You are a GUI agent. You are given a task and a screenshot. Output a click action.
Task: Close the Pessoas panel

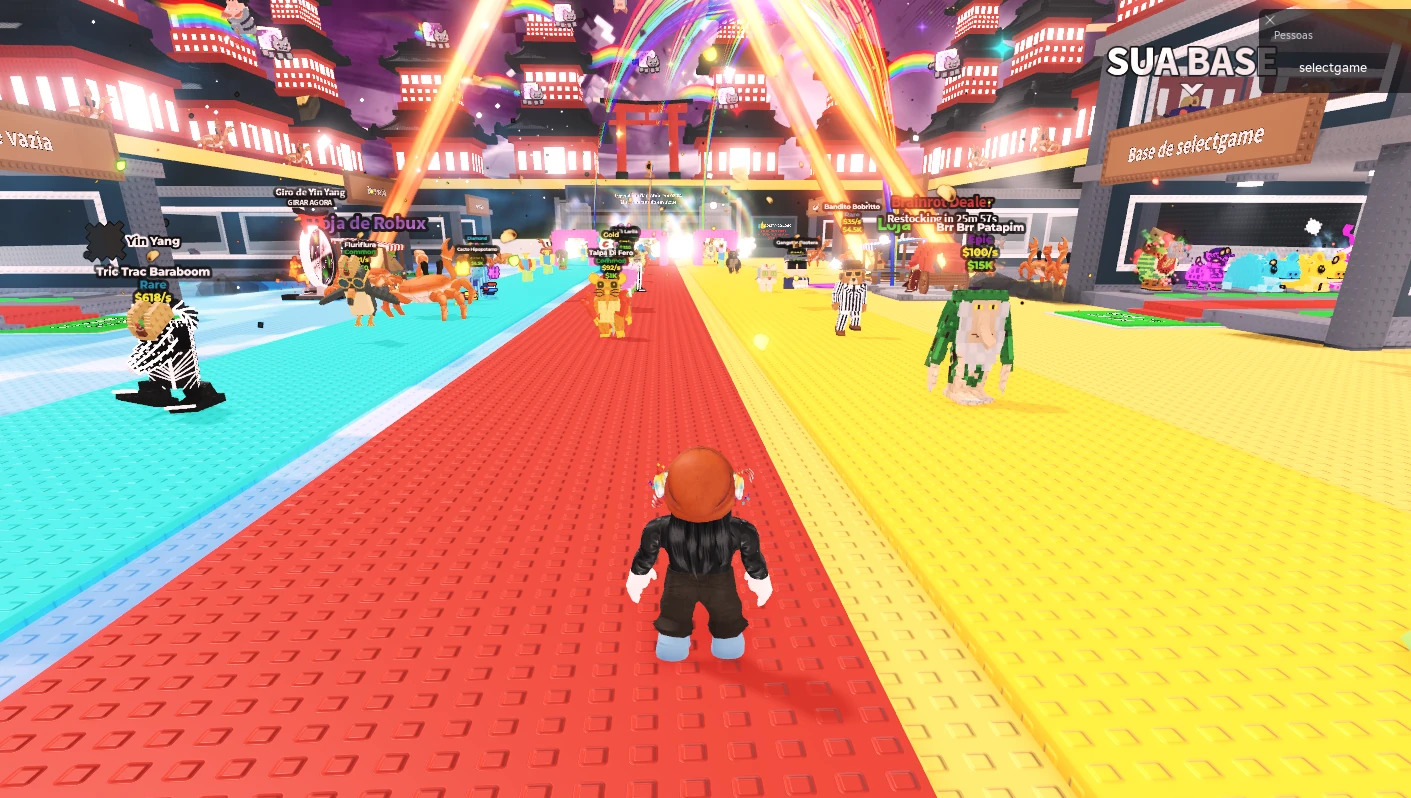(1269, 20)
